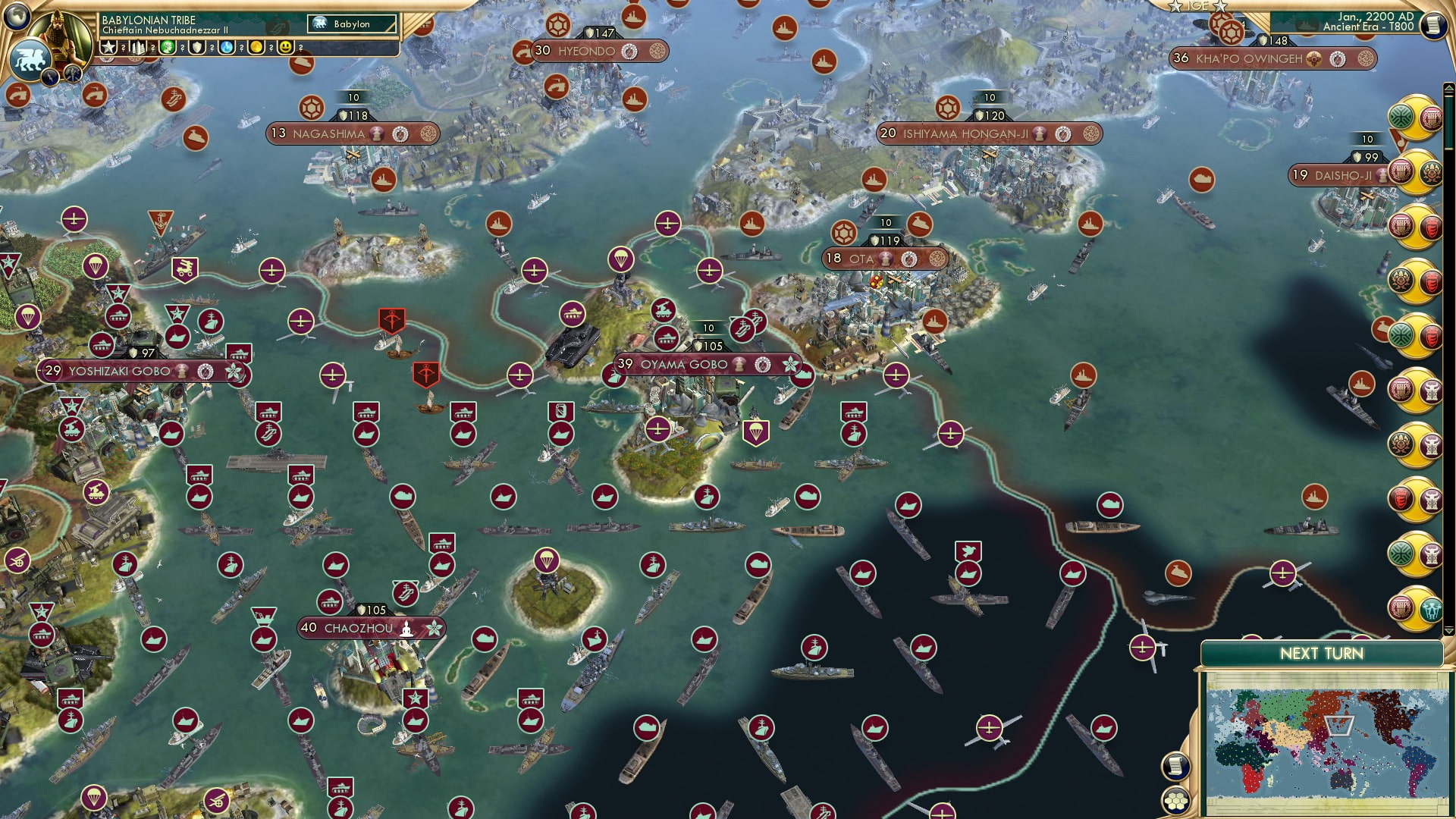Screen dimensions: 1456x819
Task: Click the happiness smiley icon in the status bar
Action: click(286, 47)
